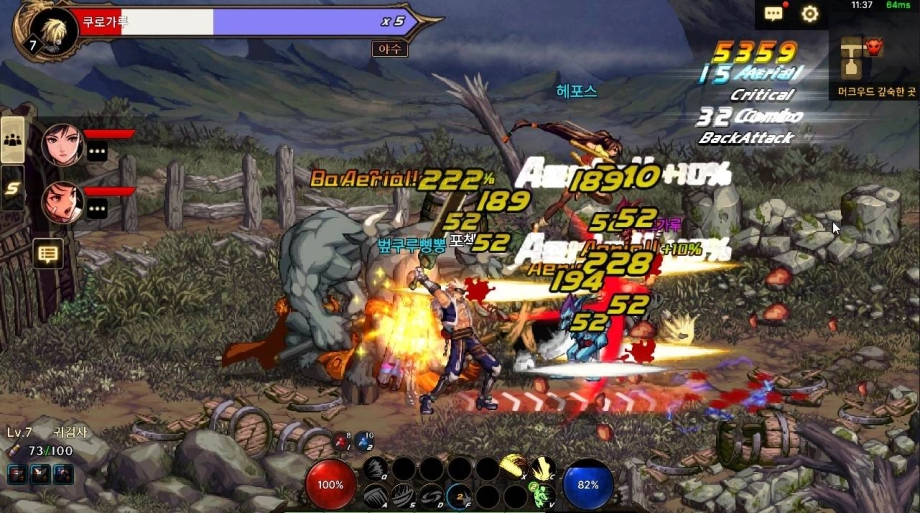Open the chat notification bubble
This screenshot has width=920, height=513.
[774, 14]
